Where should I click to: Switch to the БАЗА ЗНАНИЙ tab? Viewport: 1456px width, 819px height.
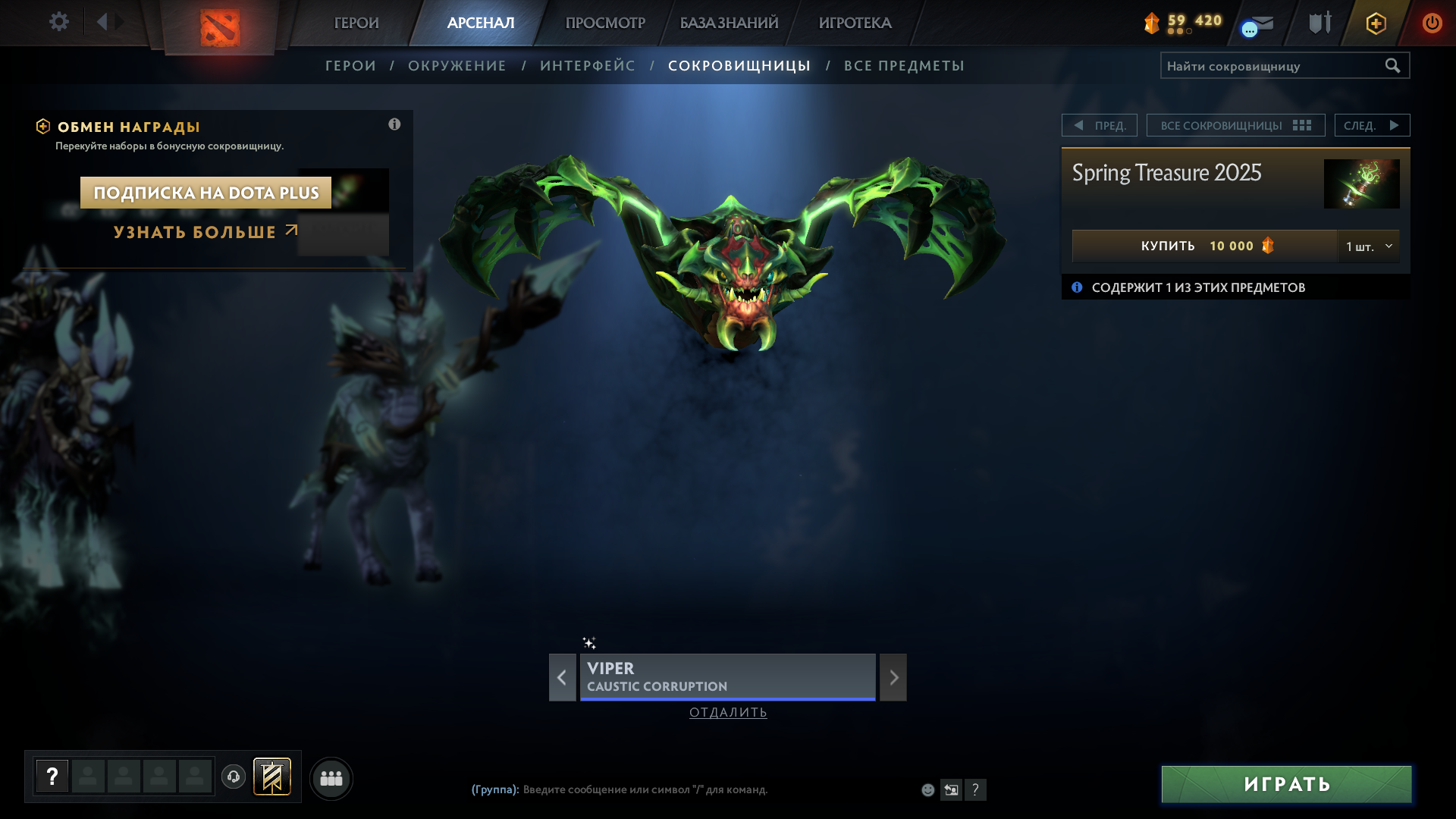click(x=729, y=23)
